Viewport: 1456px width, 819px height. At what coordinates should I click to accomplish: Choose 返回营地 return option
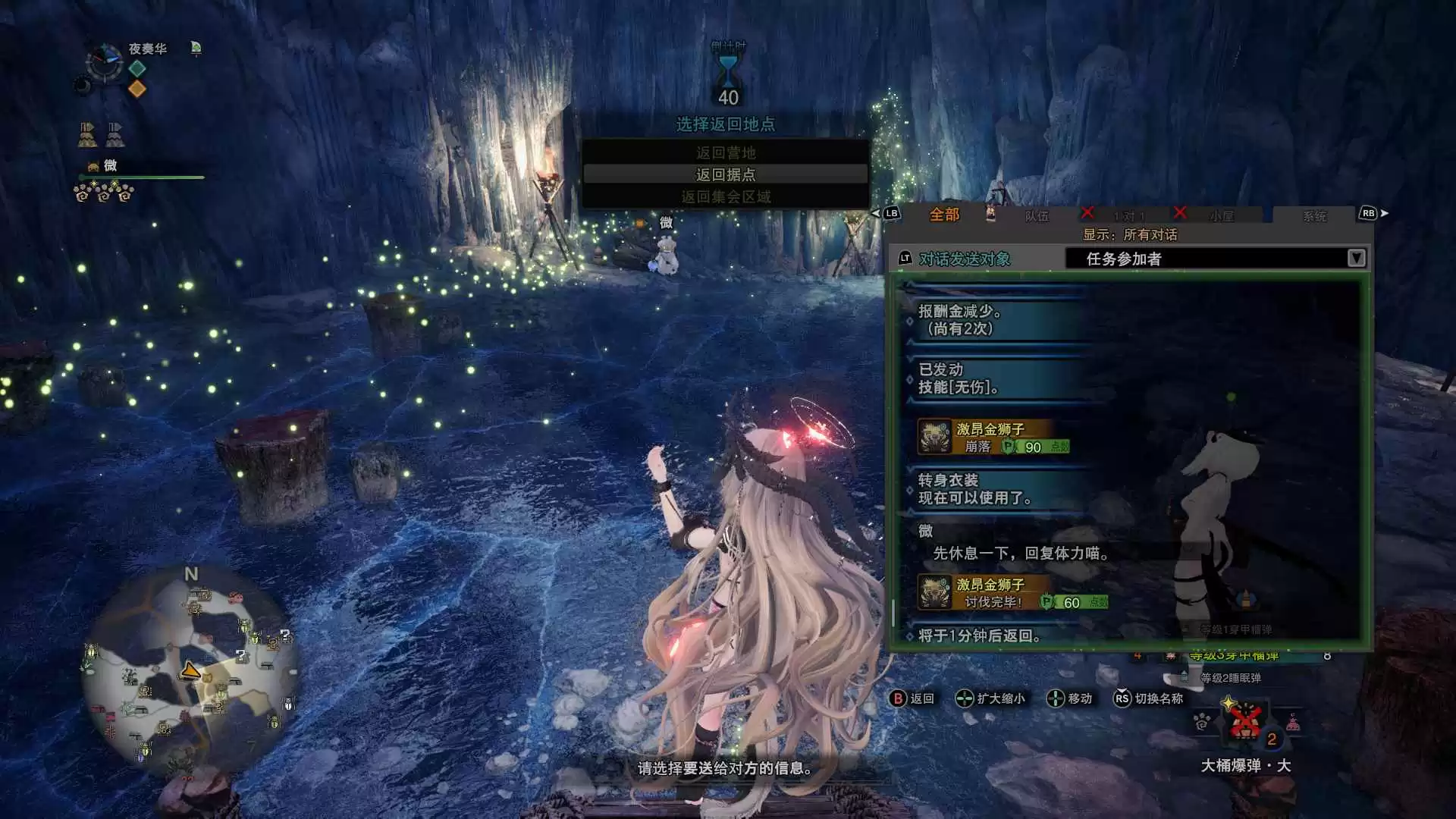[x=725, y=152]
